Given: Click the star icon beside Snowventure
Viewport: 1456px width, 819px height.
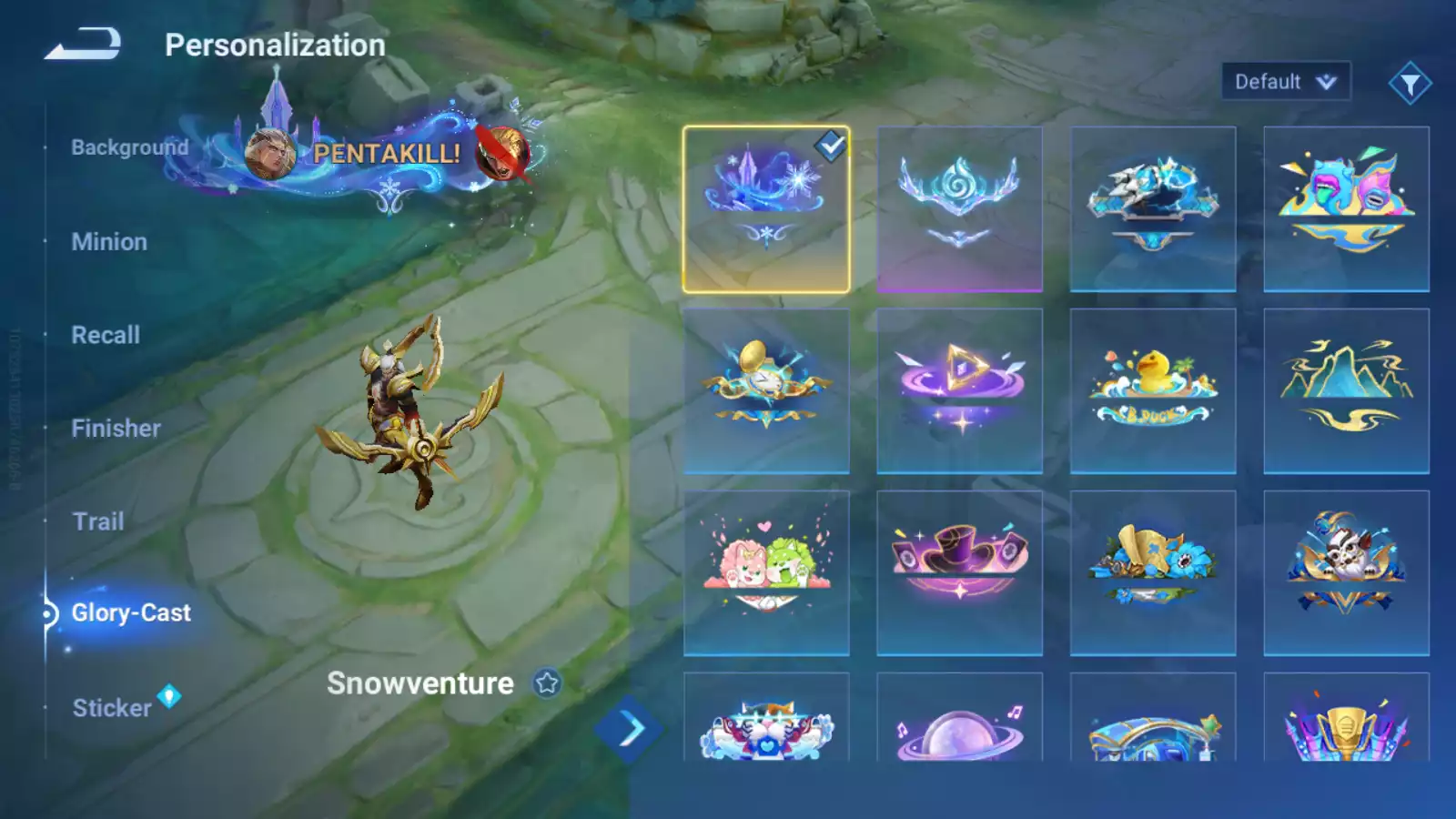Looking at the screenshot, I should 547,683.
